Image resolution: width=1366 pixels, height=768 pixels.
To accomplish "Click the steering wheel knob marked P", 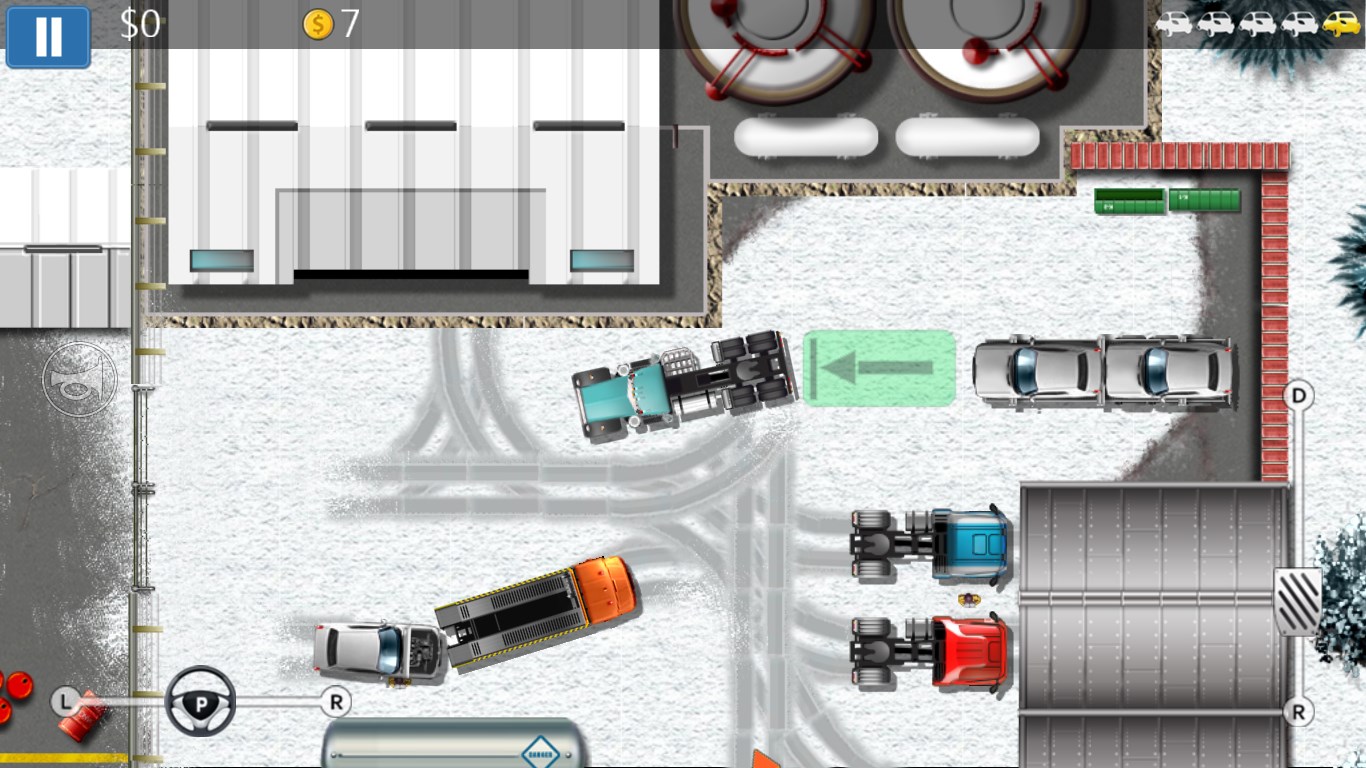I will tap(201, 702).
